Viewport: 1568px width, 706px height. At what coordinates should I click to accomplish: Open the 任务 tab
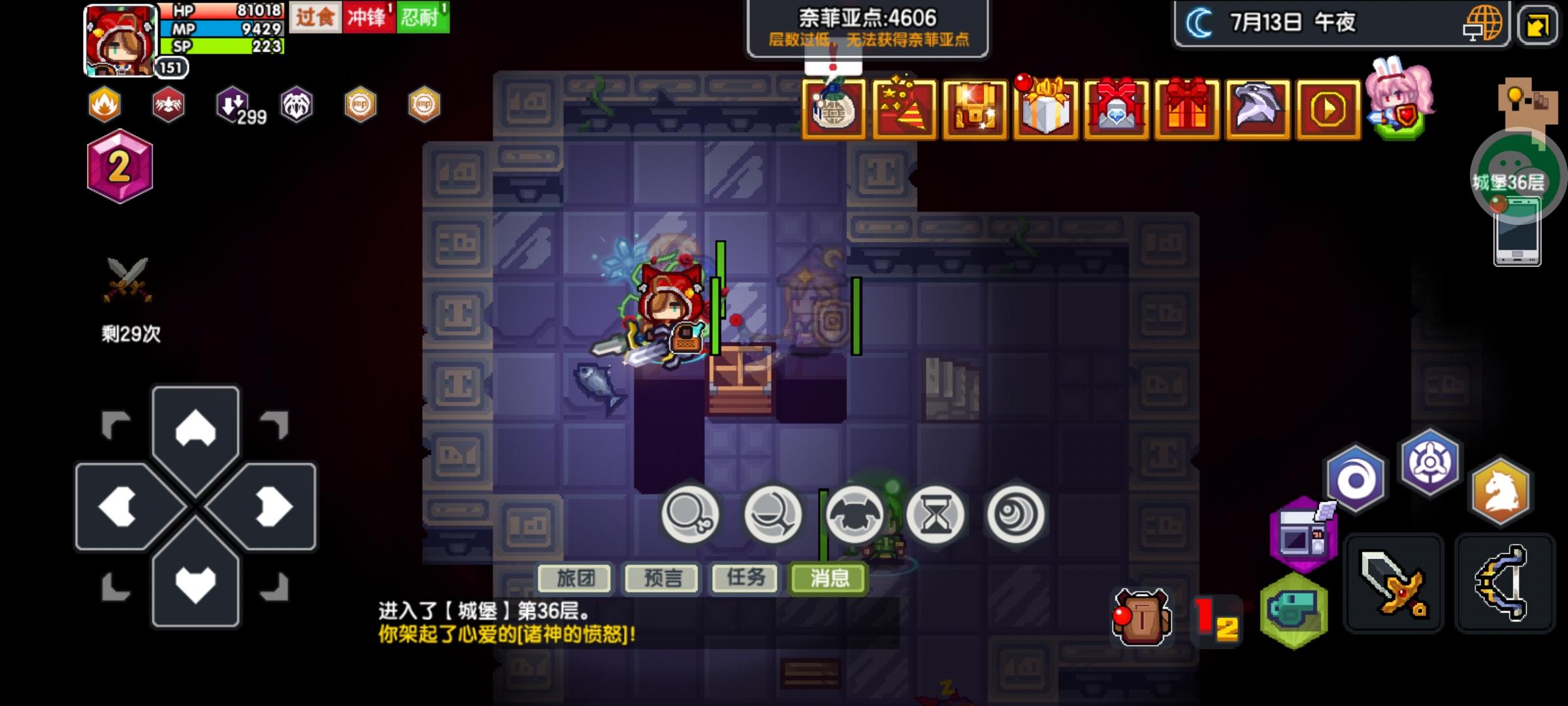pos(745,579)
